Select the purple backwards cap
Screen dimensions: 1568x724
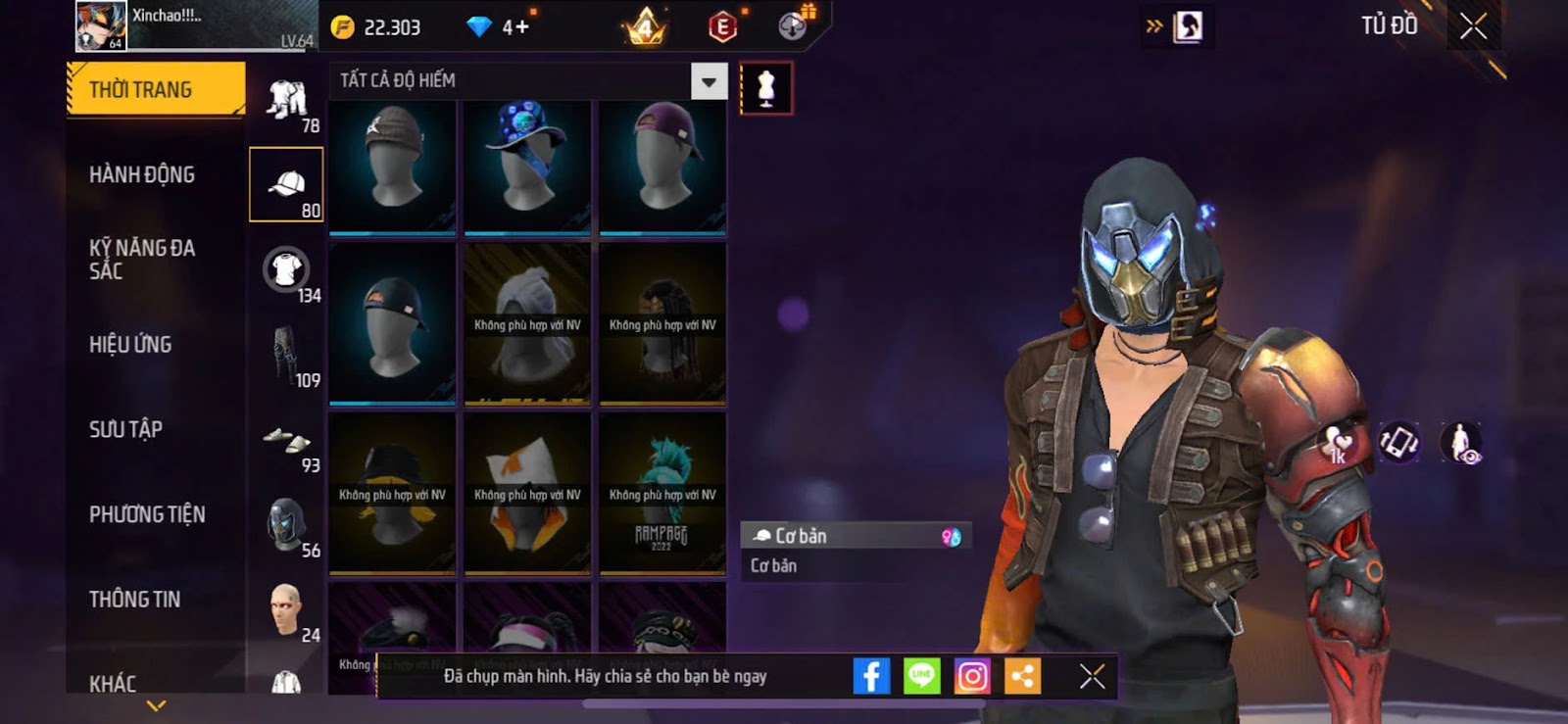point(662,166)
